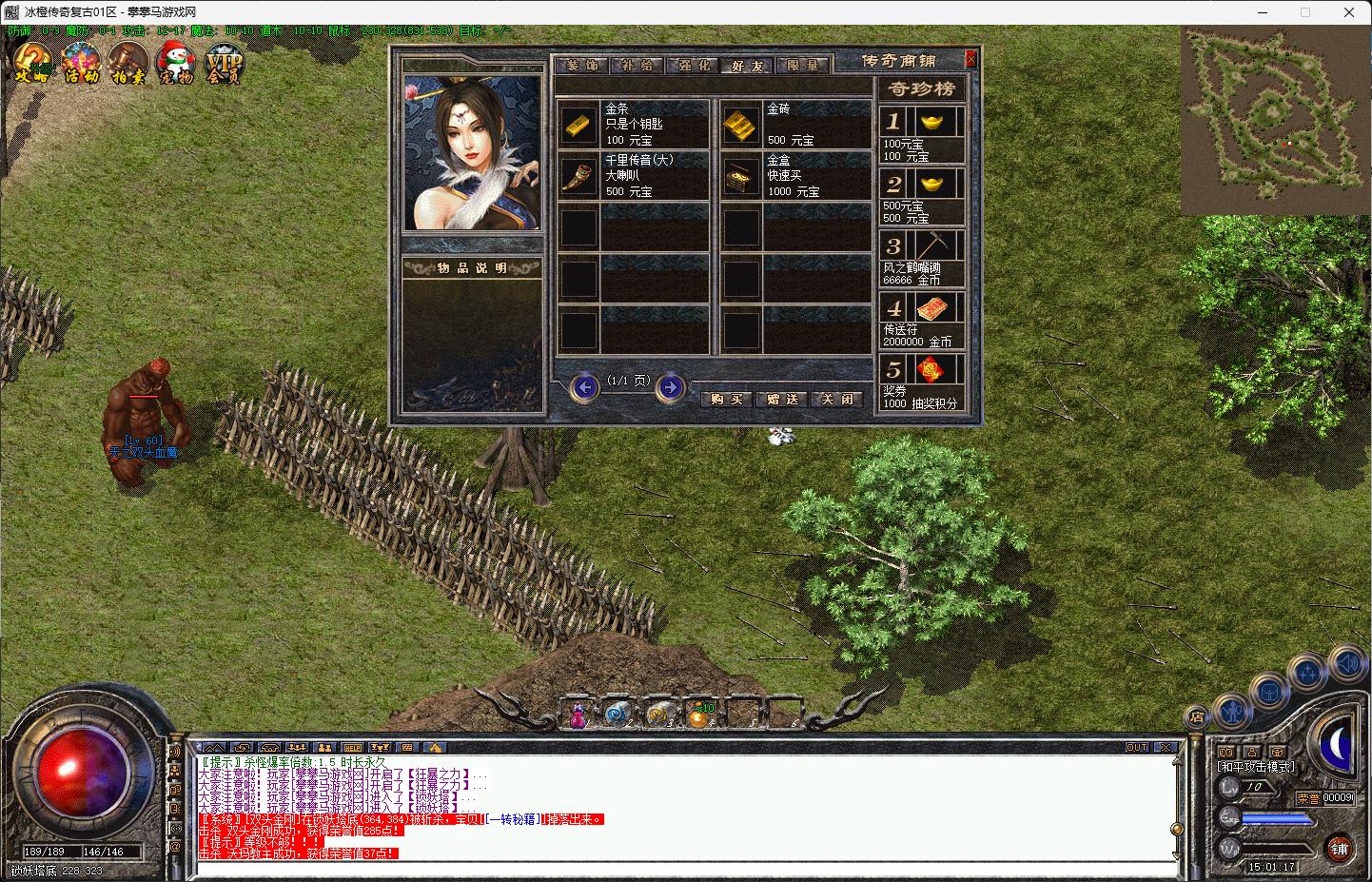The width and height of the screenshot is (1372, 882).
Task: Open the 补给 supplies tab
Action: click(x=637, y=66)
